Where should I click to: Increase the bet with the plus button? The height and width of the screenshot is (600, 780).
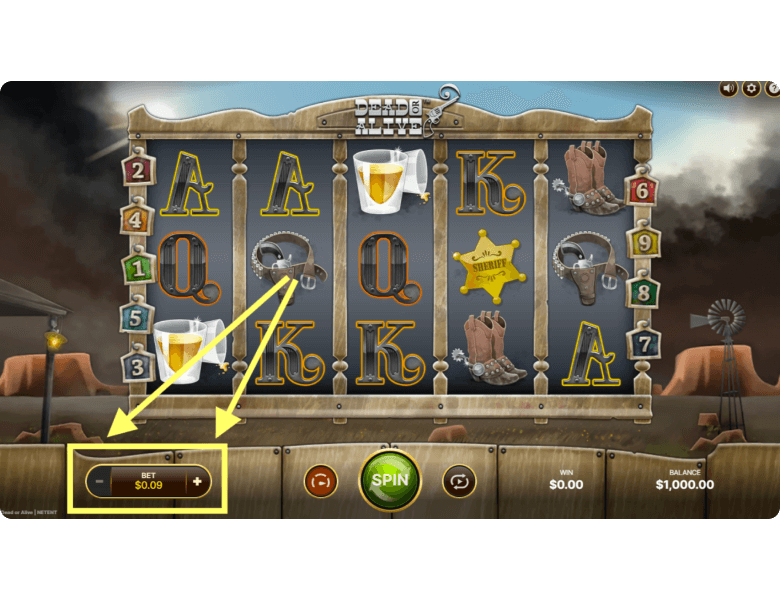[197, 481]
